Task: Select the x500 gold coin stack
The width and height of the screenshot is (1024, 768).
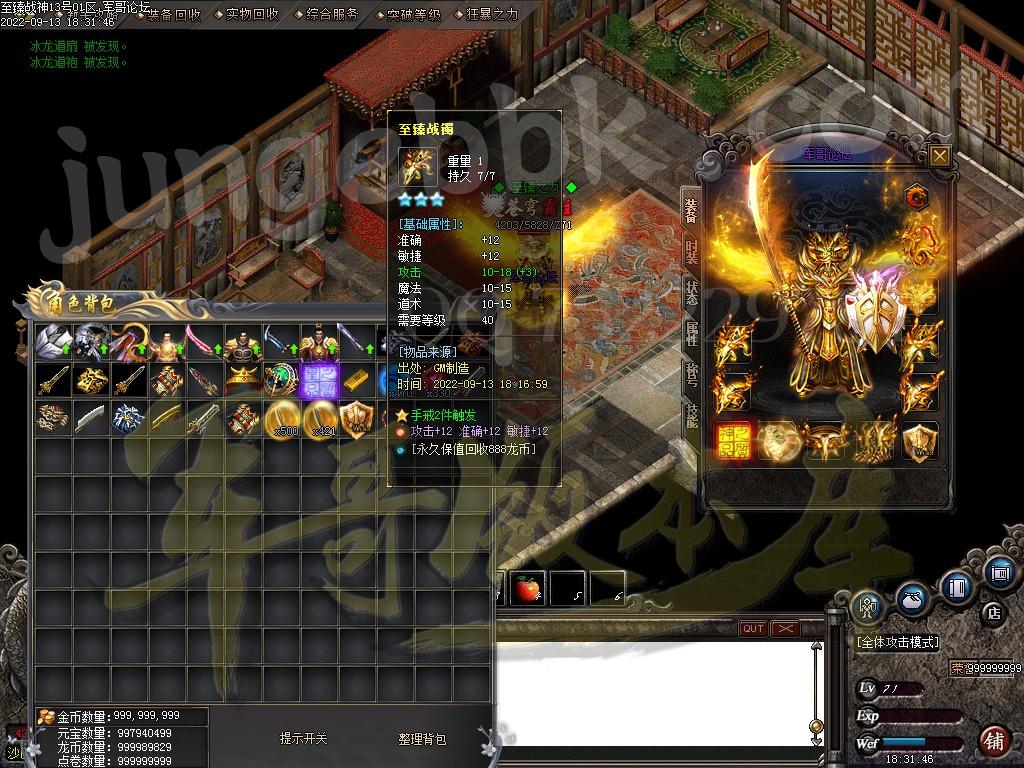Action: 283,418
